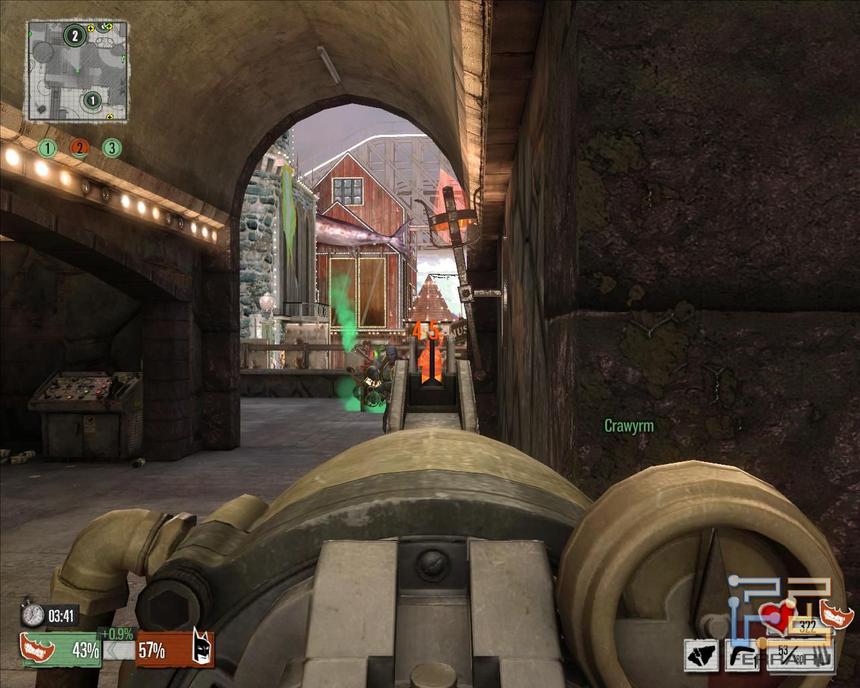Select the red point 2 capture indicator

(79, 148)
